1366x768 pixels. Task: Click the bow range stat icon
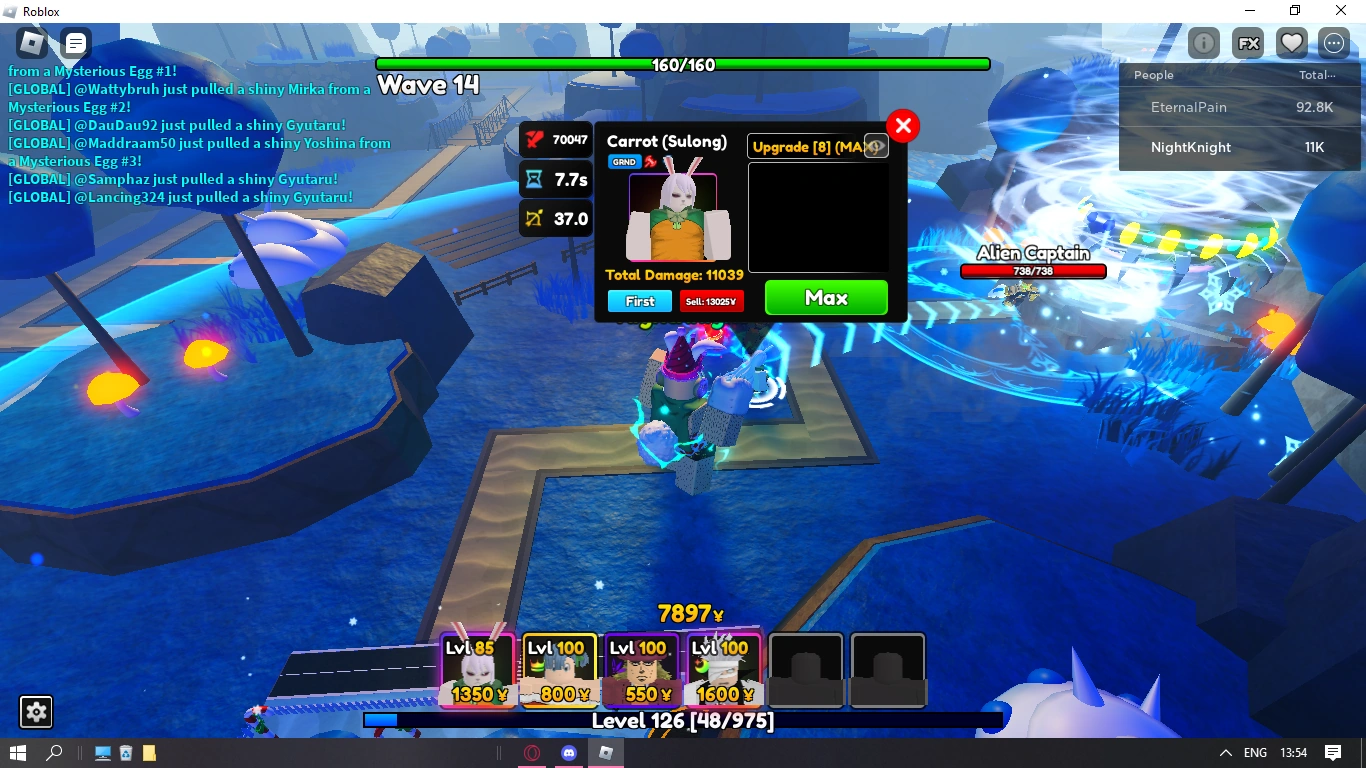pyautogui.click(x=531, y=218)
